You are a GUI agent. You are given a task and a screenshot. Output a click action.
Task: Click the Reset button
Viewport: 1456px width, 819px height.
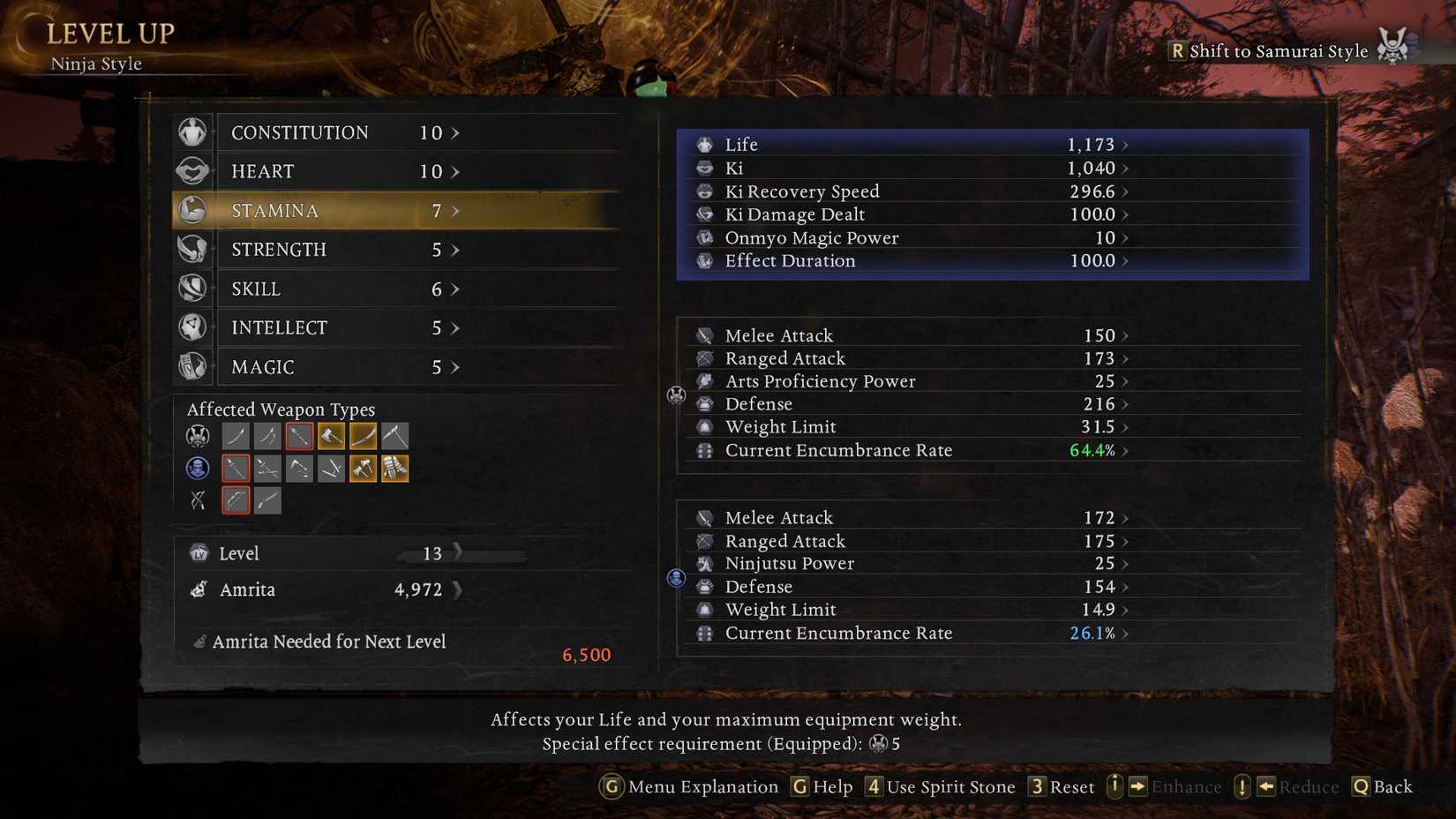point(1062,786)
